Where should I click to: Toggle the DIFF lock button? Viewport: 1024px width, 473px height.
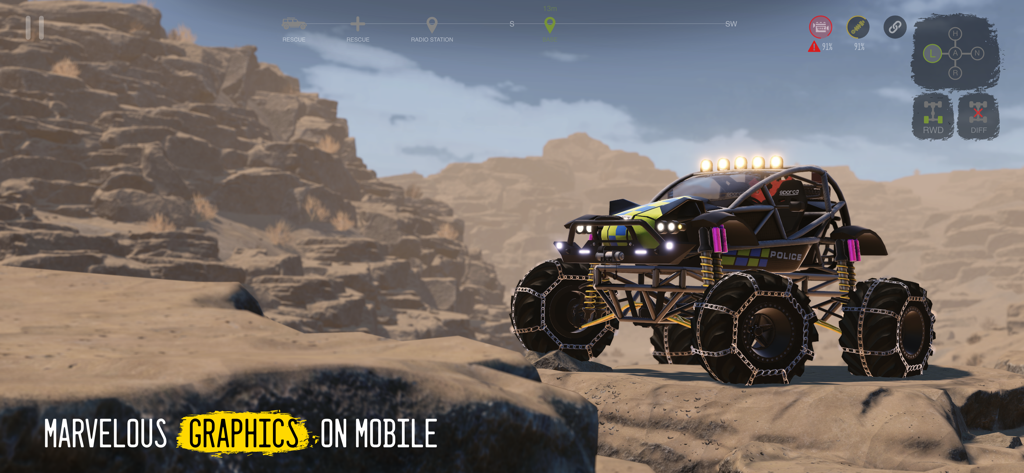click(x=977, y=116)
